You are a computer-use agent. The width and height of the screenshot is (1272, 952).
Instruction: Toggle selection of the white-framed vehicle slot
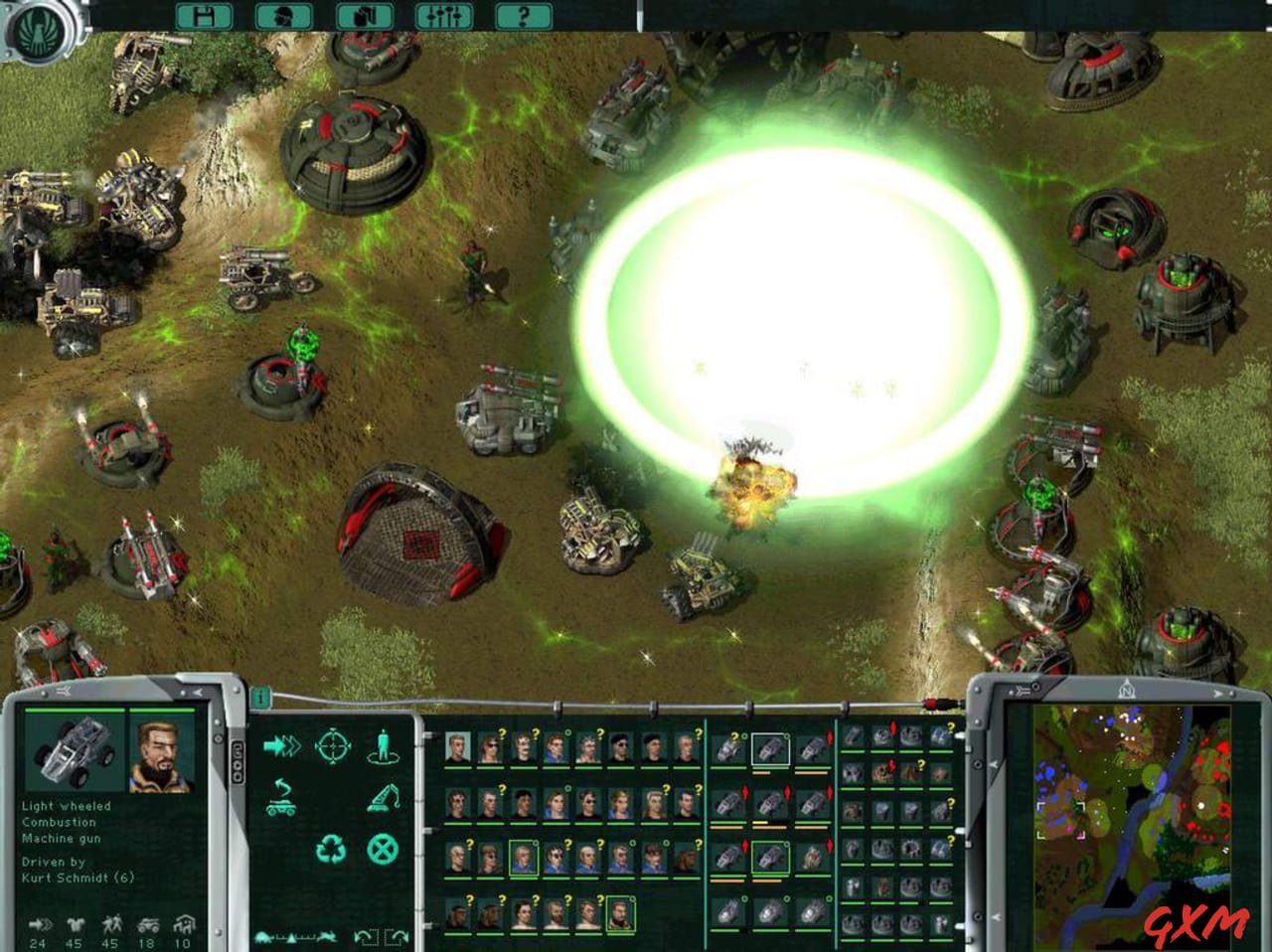point(770,749)
